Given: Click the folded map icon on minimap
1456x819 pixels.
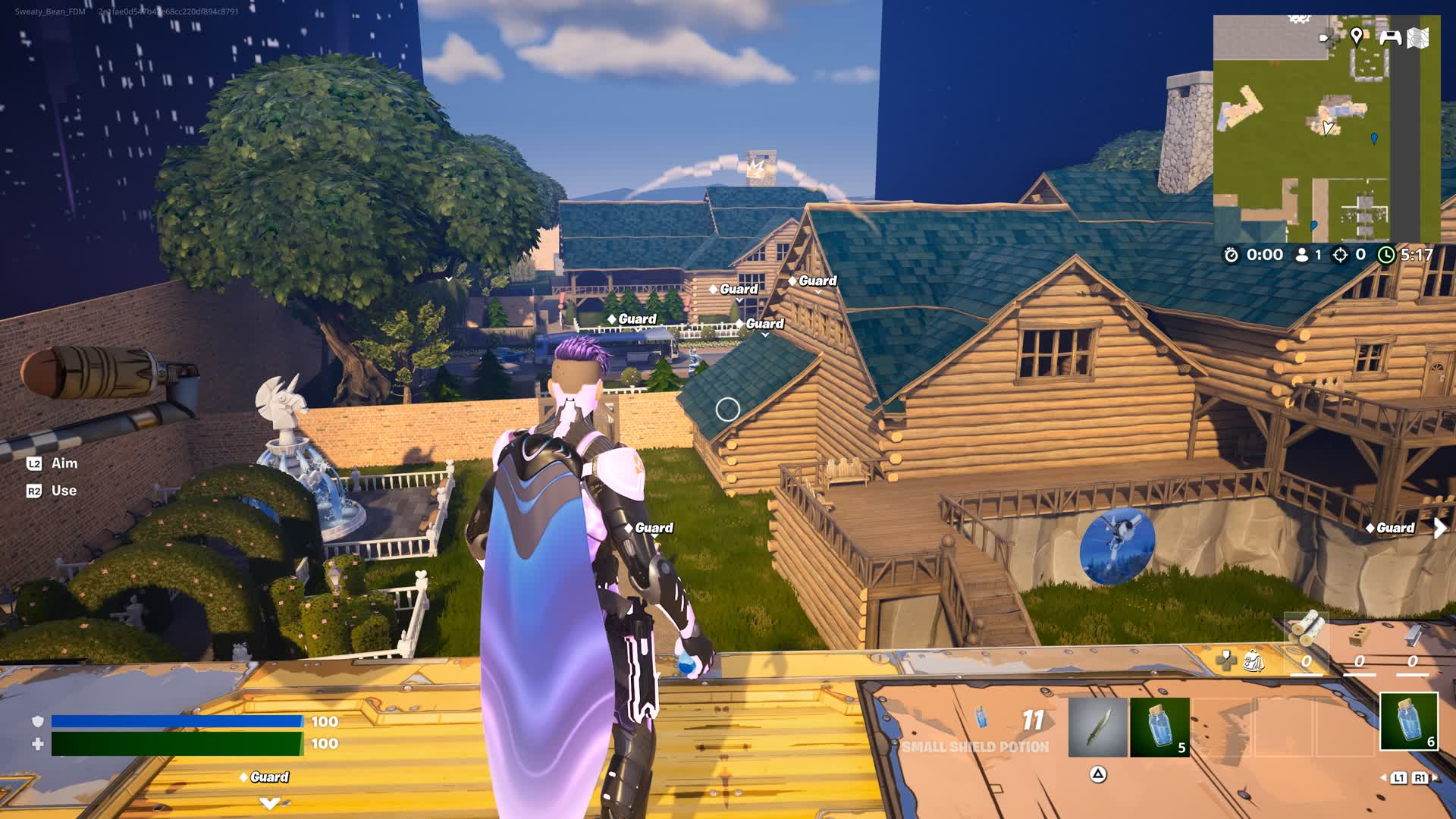Looking at the screenshot, I should tap(1418, 37).
